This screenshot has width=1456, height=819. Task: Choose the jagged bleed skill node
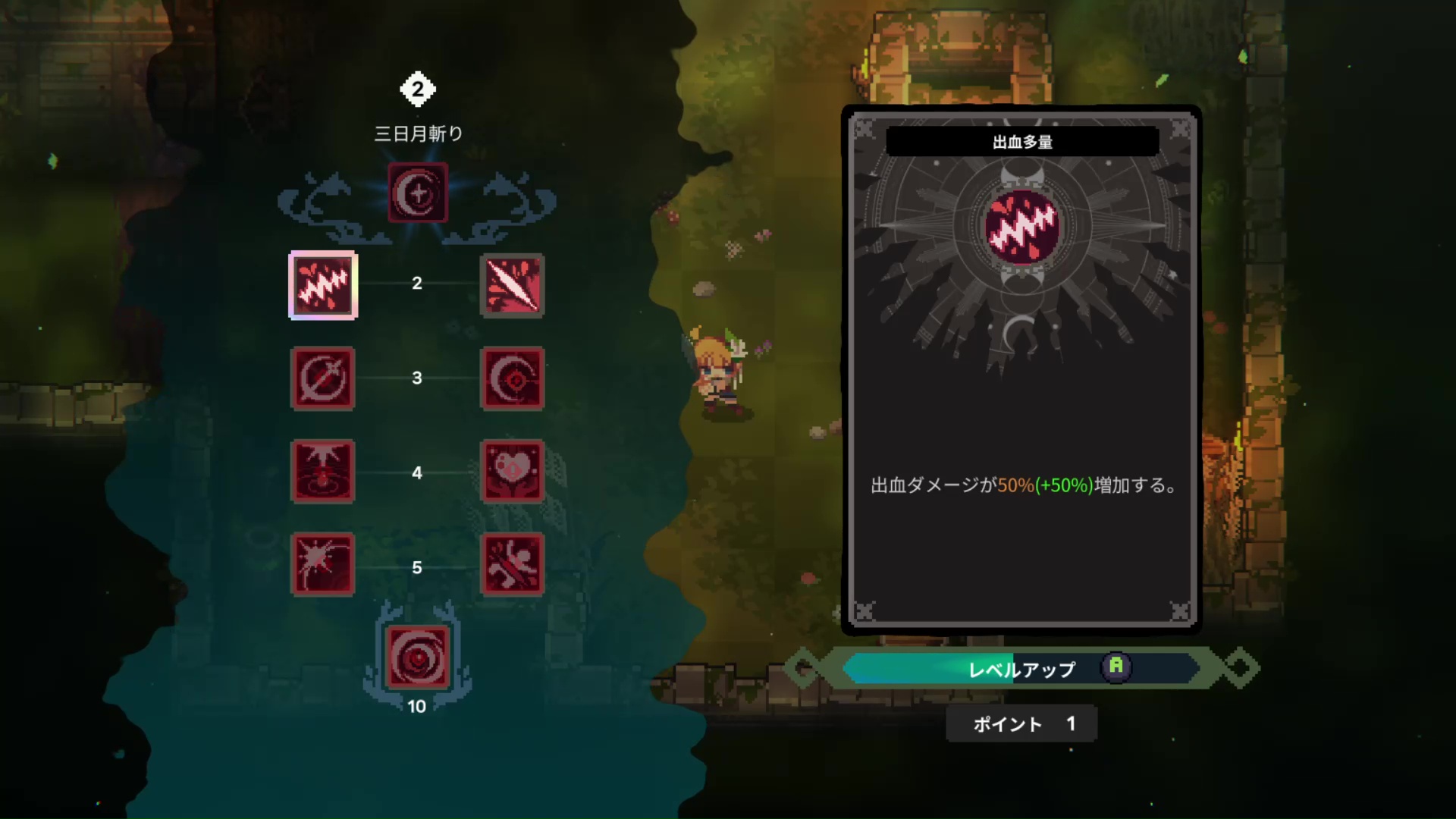tap(323, 285)
